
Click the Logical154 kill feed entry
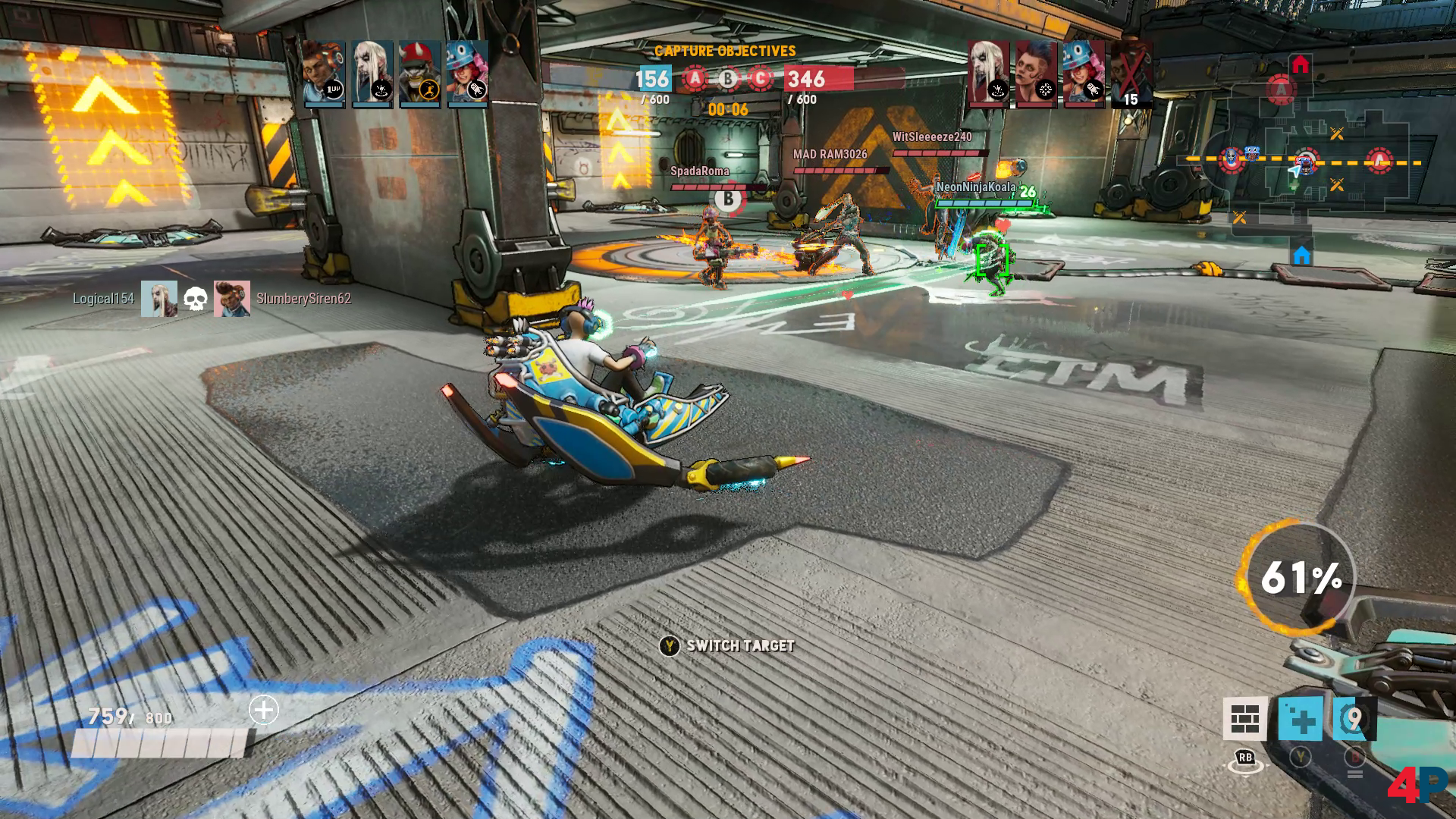point(103,299)
